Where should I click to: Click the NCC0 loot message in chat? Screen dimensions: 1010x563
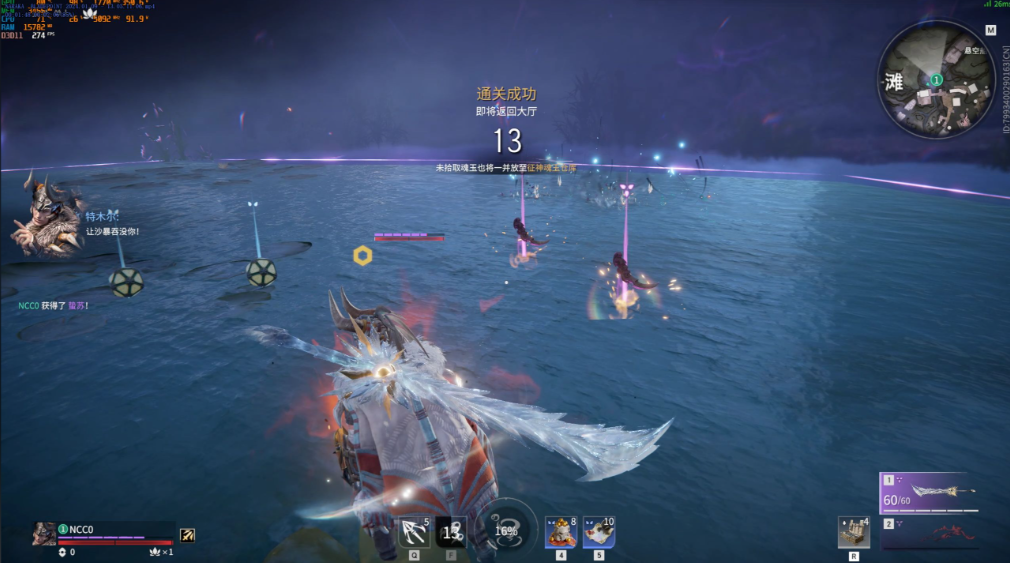53,305
